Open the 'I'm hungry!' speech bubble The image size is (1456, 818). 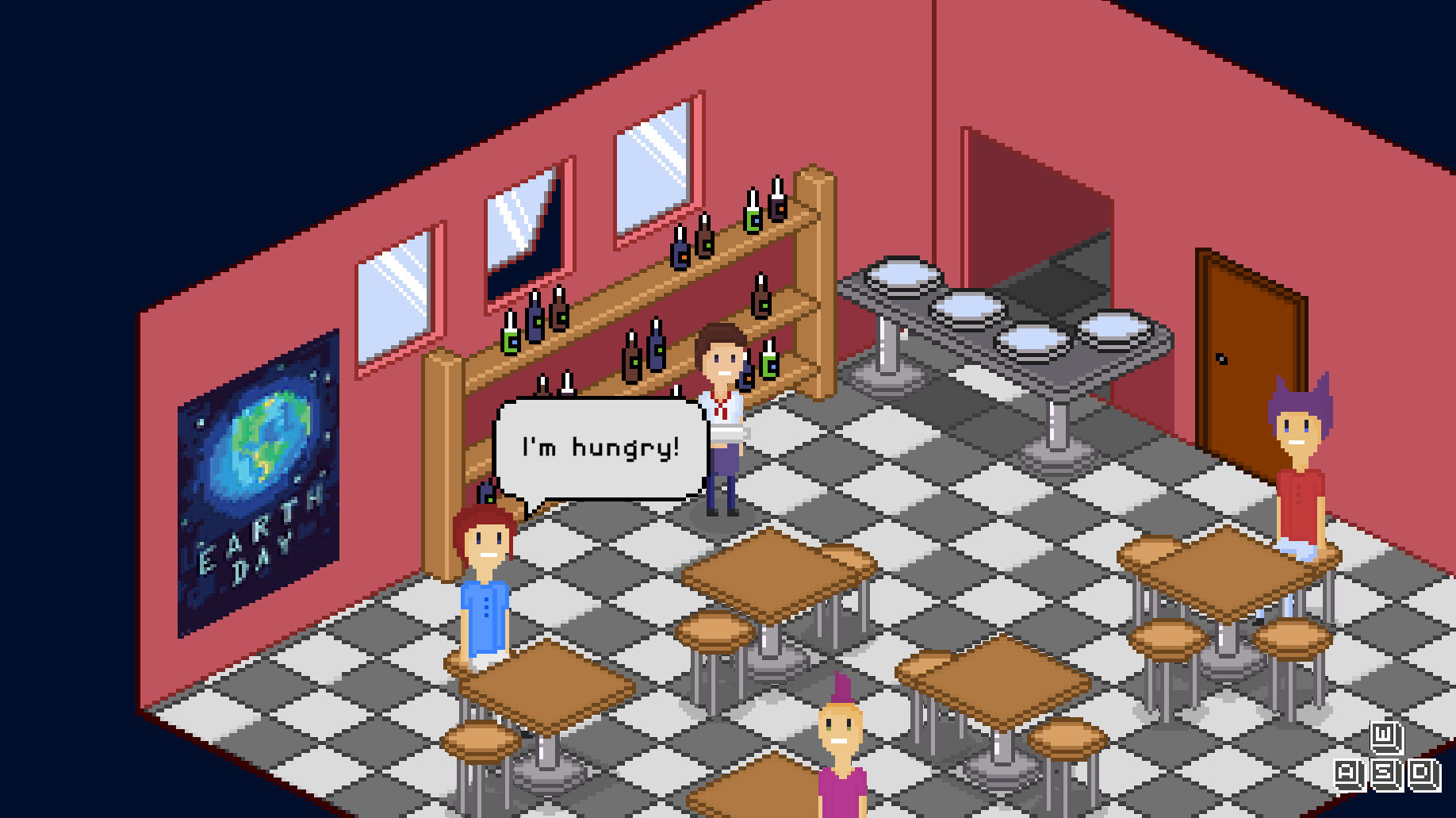599,448
